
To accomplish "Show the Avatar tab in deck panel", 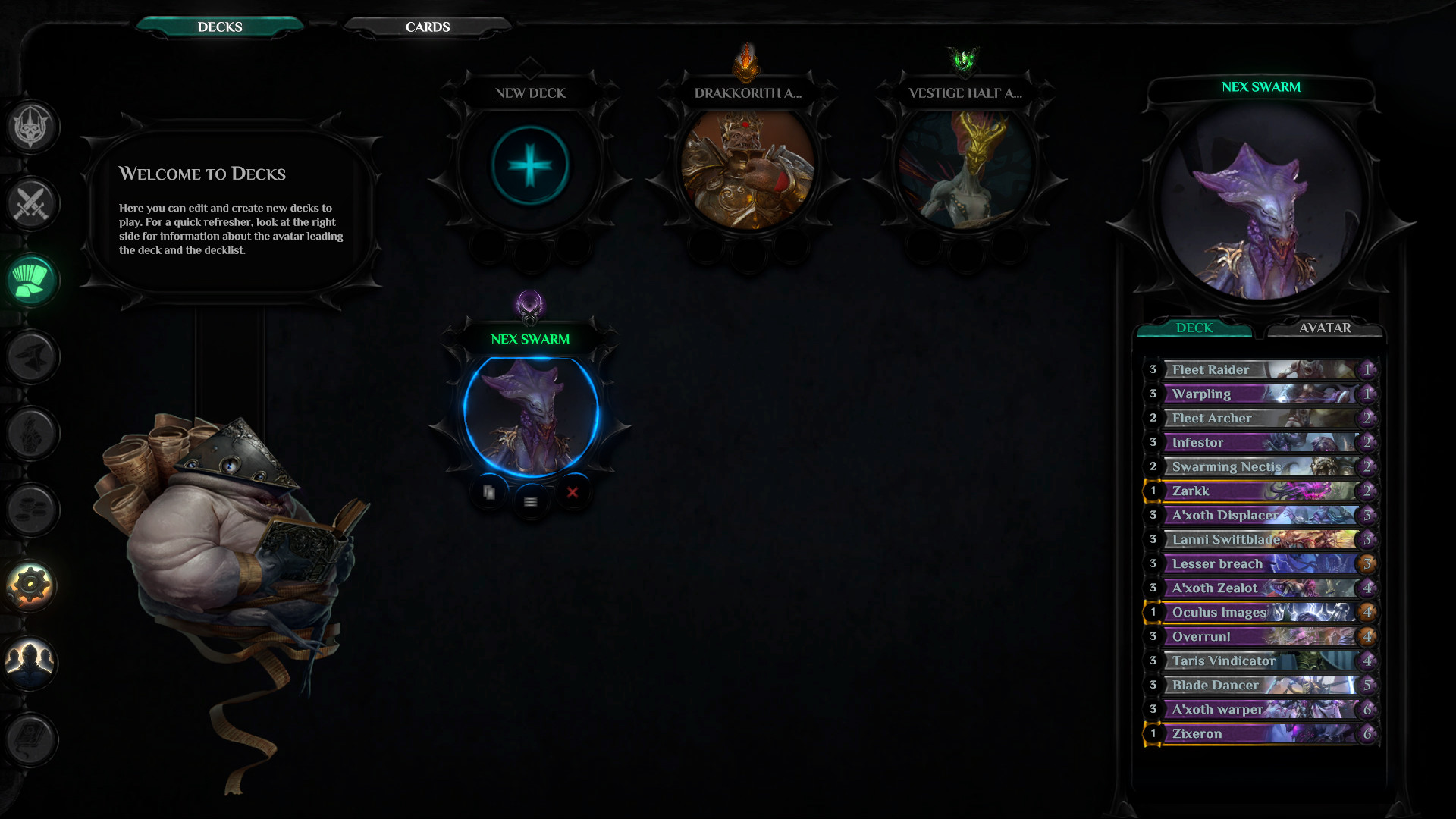I will [x=1324, y=328].
